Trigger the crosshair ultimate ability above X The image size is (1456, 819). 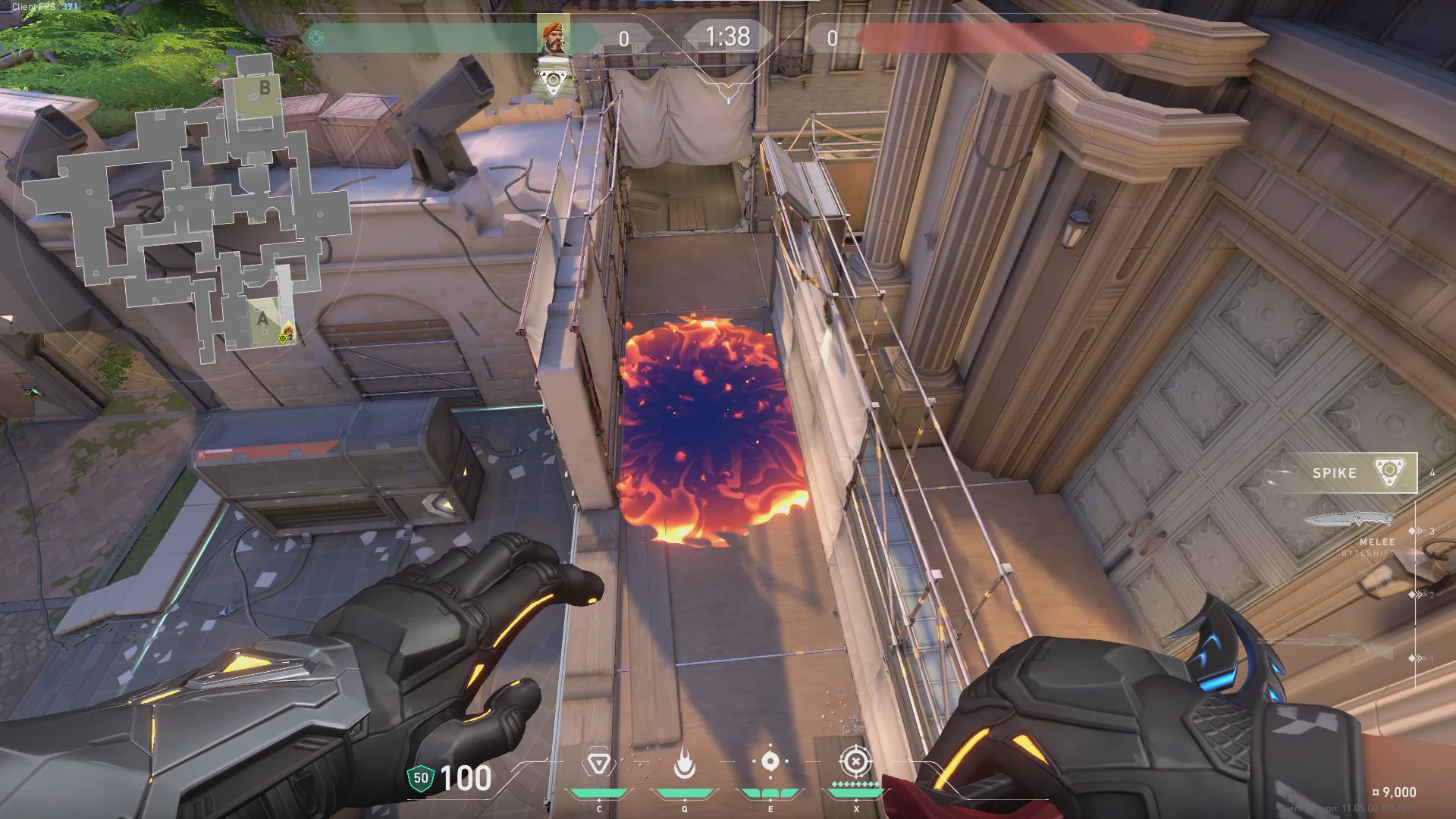coord(855,761)
